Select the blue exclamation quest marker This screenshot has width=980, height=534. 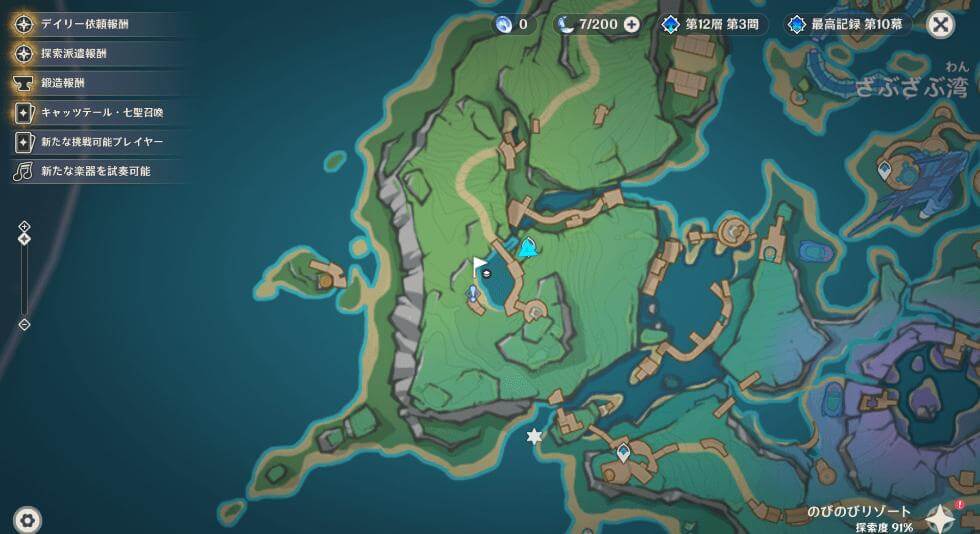473,293
